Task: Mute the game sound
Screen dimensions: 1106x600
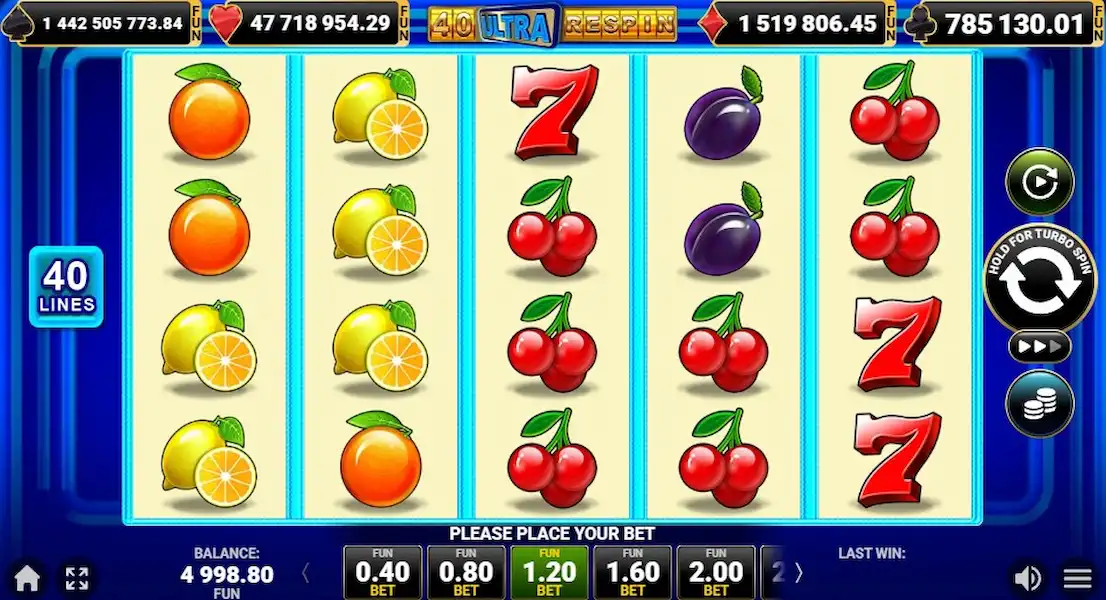Action: point(1027,578)
